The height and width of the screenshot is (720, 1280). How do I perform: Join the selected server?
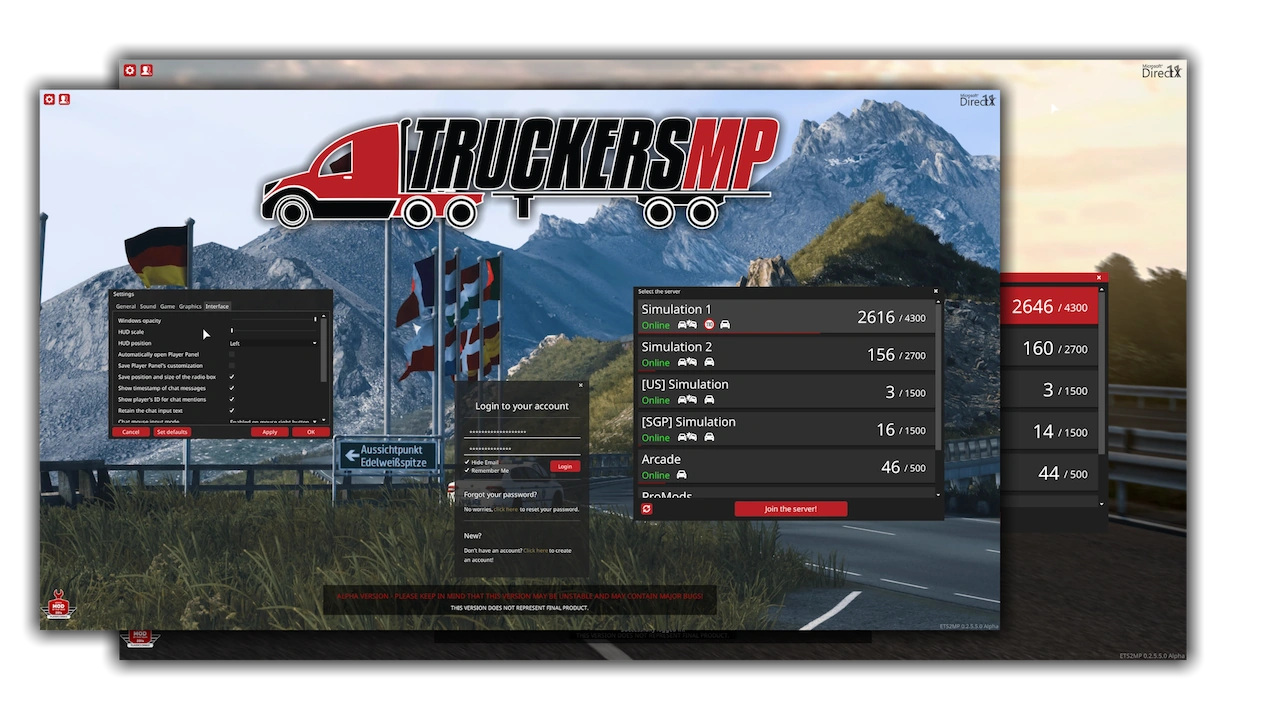coord(790,509)
